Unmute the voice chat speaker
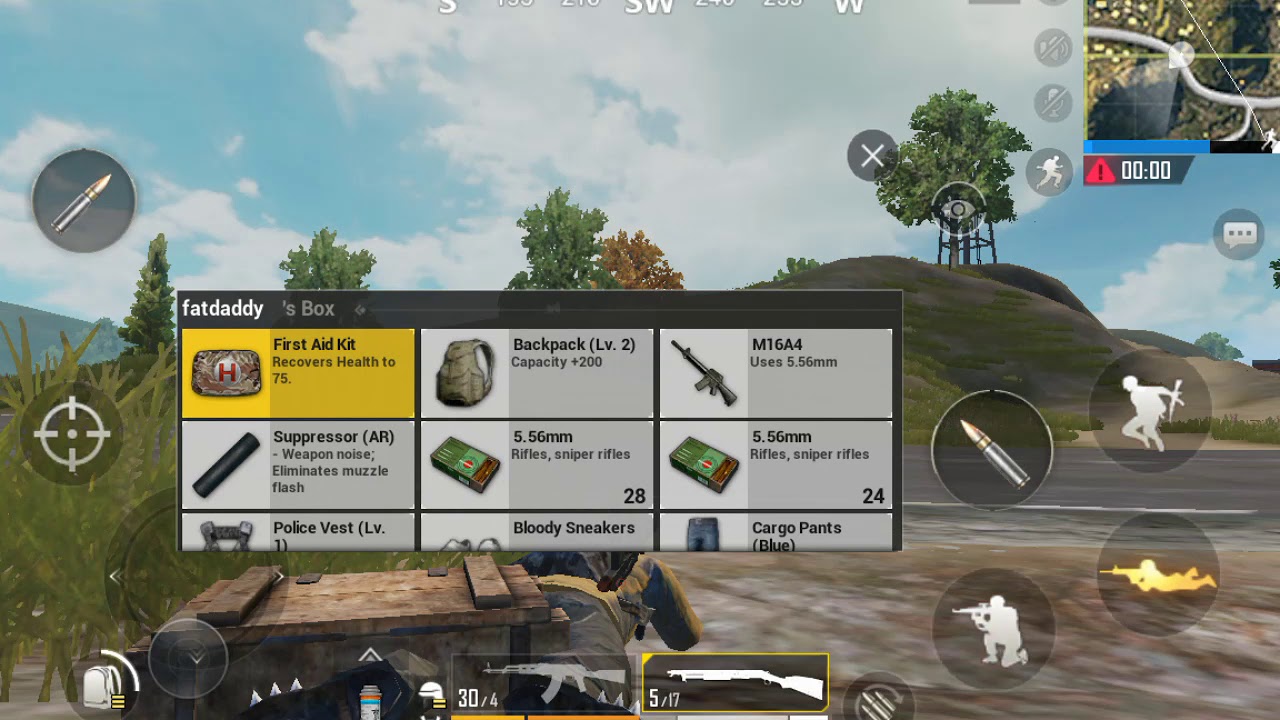The width and height of the screenshot is (1280, 720). coord(1053,49)
